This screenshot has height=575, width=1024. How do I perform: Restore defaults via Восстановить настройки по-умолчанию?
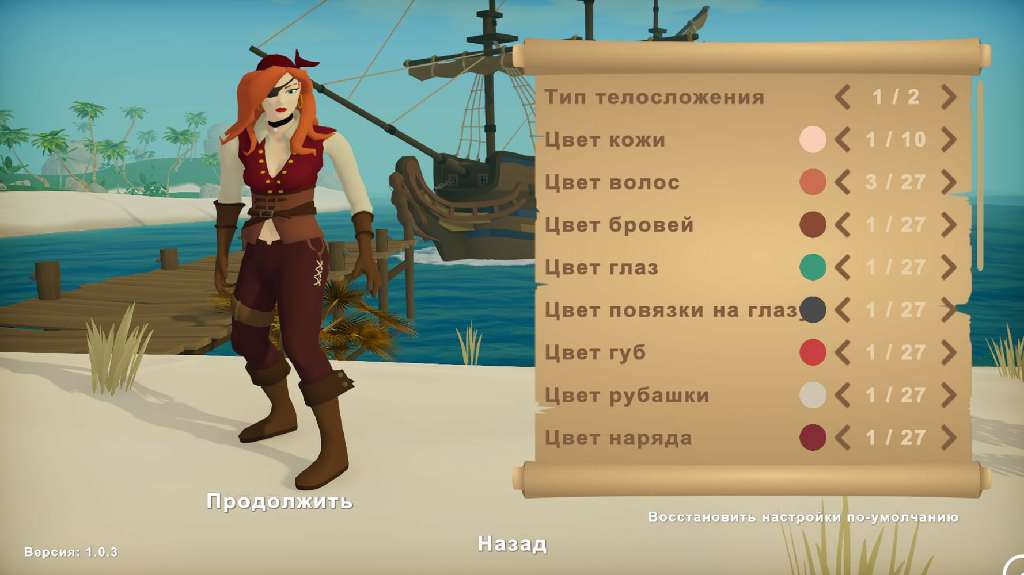tap(803, 518)
